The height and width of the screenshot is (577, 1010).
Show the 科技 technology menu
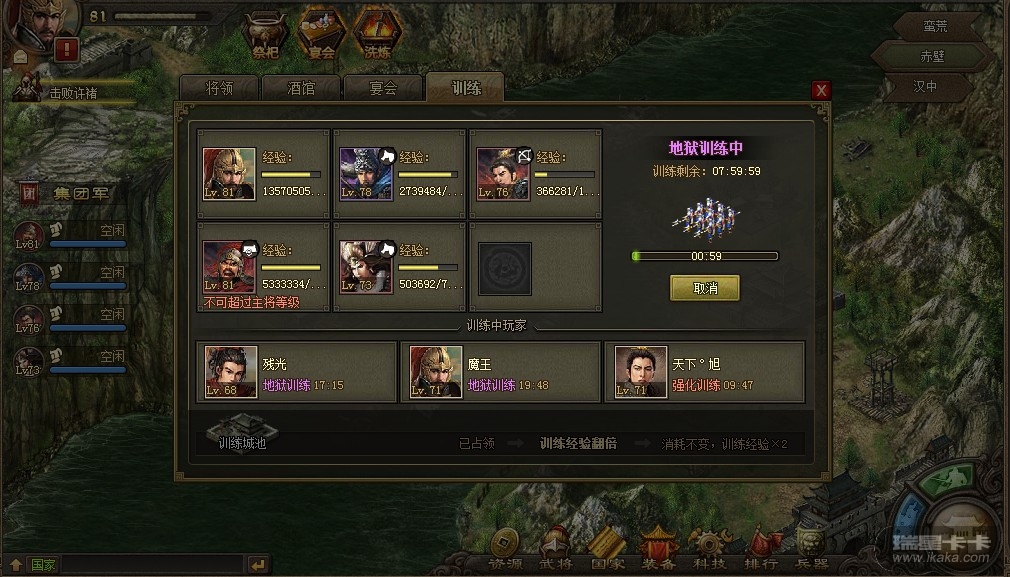pyautogui.click(x=711, y=549)
